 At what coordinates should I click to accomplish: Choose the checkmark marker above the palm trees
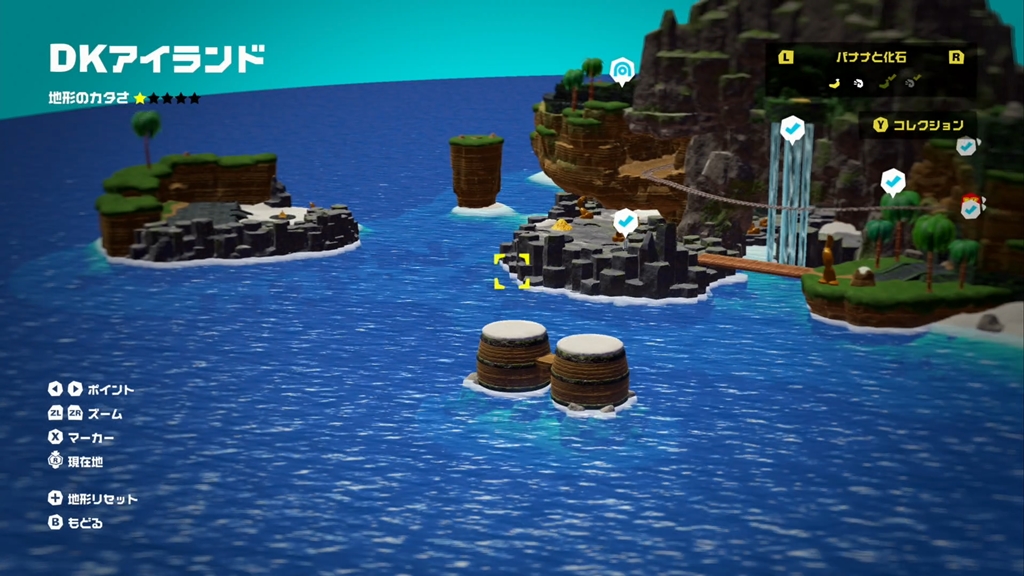click(893, 182)
